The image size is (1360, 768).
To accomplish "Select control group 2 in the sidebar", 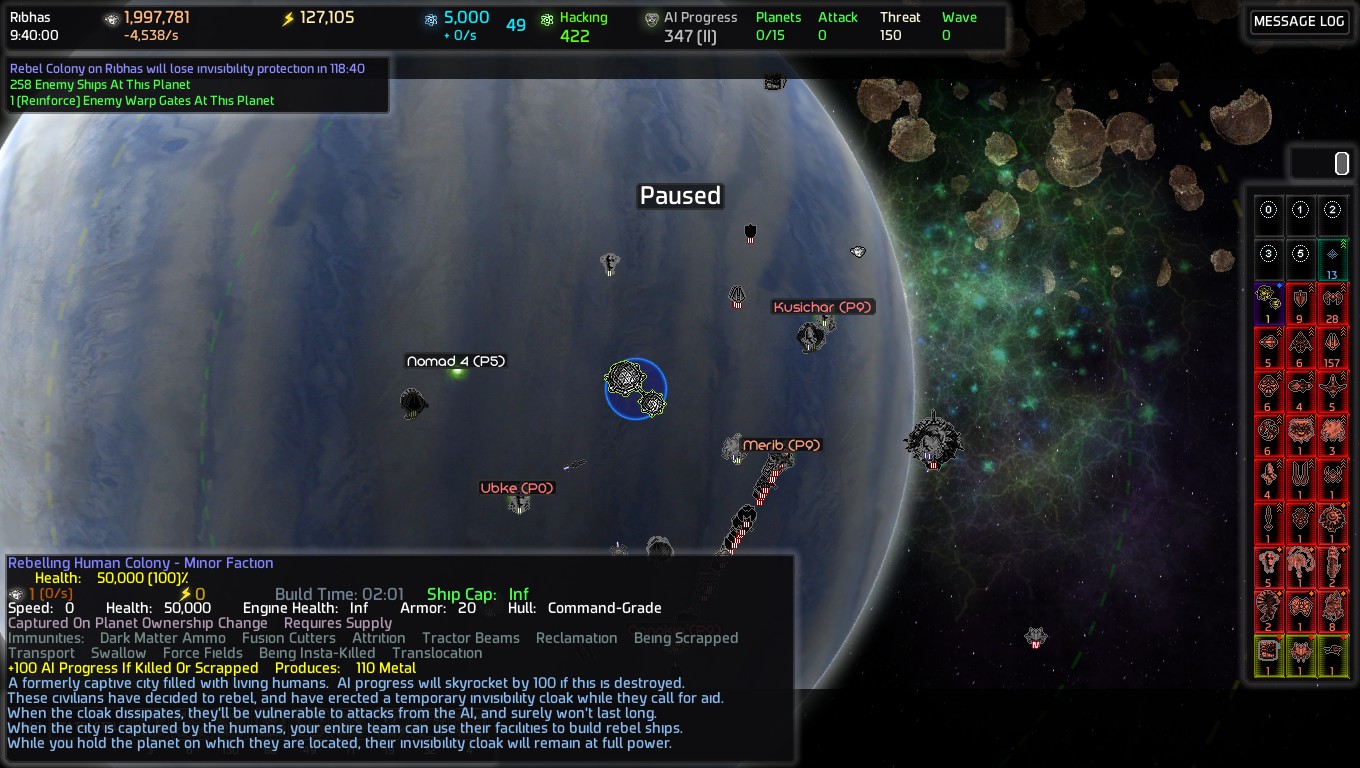I will [x=1333, y=211].
